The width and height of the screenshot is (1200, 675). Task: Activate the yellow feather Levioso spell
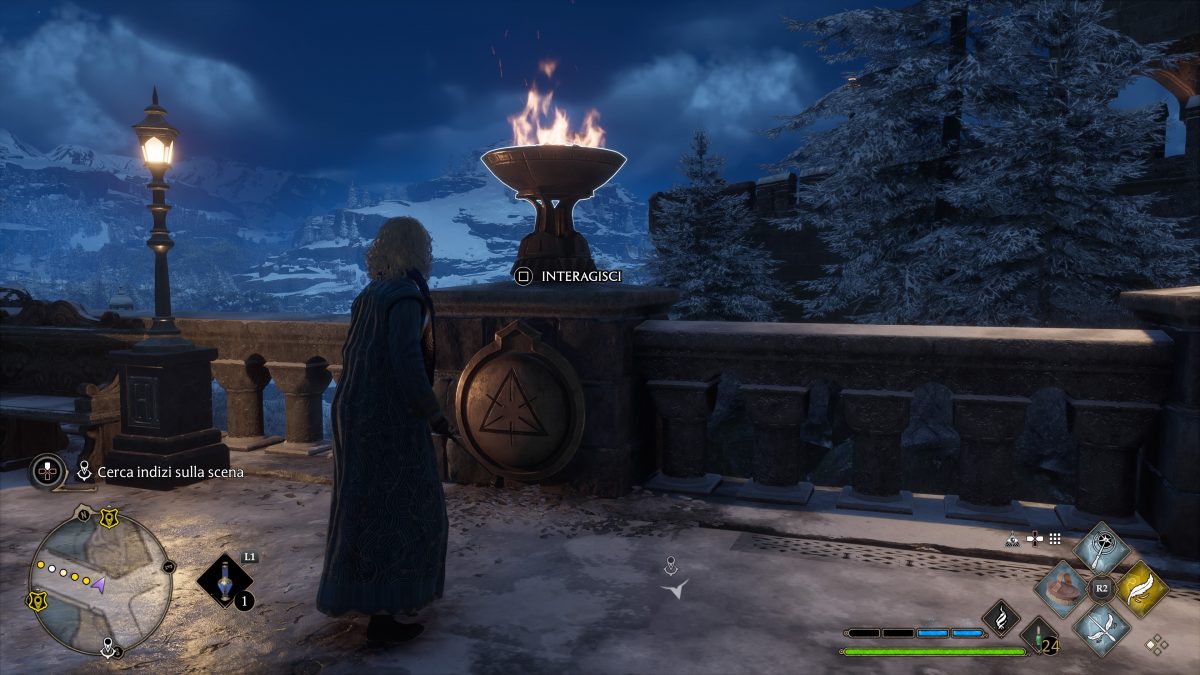click(x=1141, y=589)
